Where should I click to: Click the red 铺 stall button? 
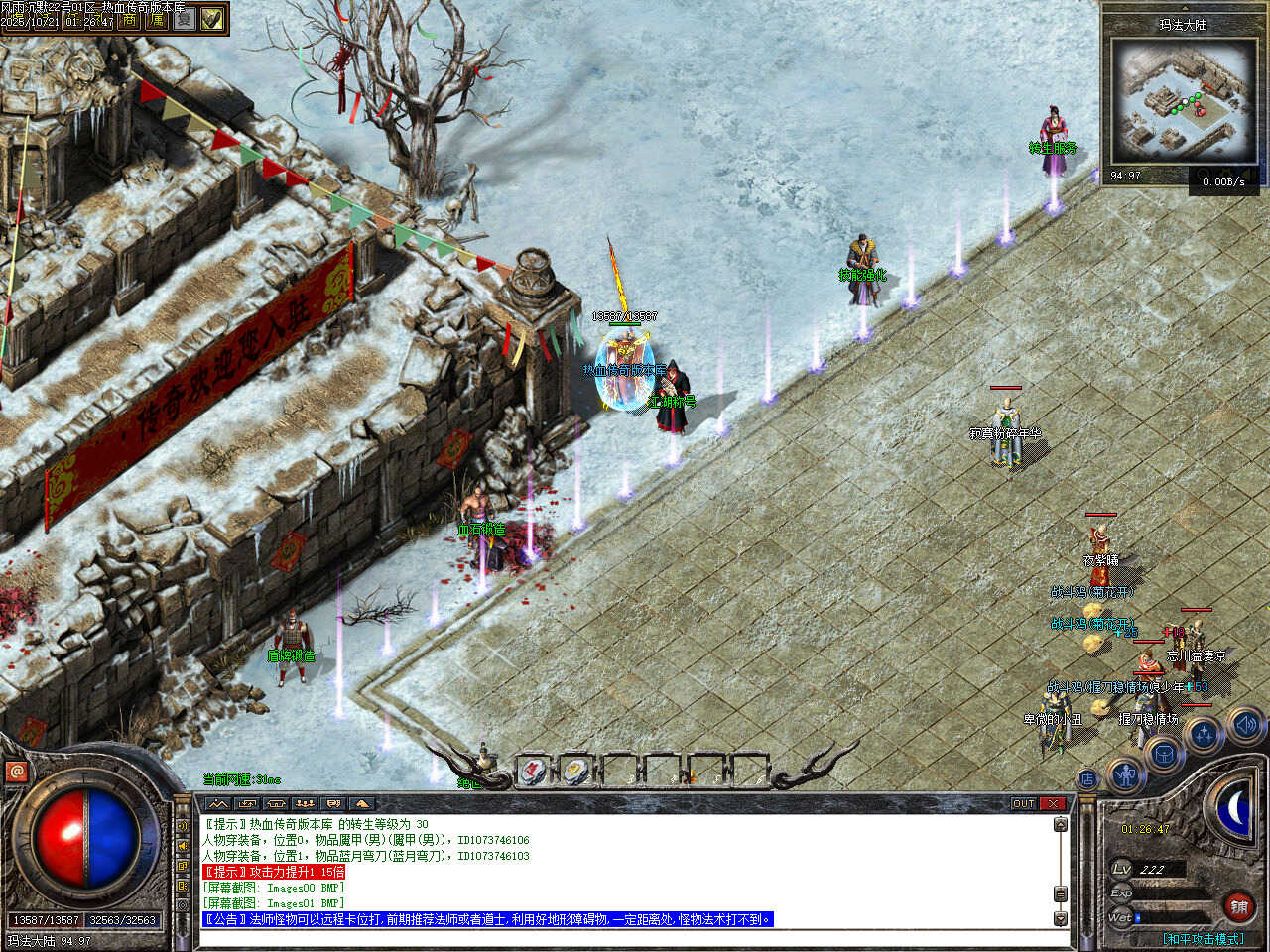click(1239, 906)
